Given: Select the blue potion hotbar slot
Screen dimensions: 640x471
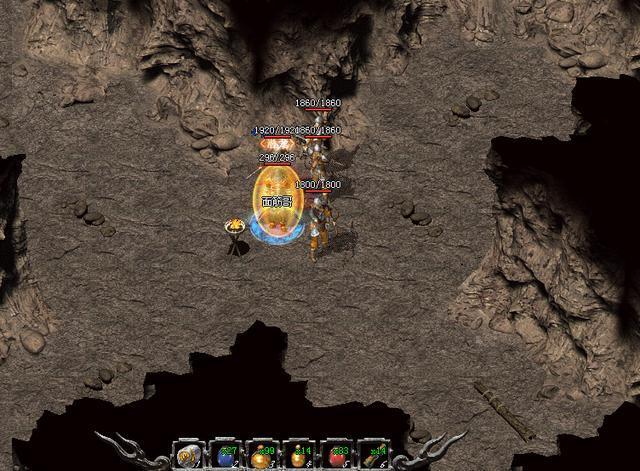Looking at the screenshot, I should (x=225, y=455).
